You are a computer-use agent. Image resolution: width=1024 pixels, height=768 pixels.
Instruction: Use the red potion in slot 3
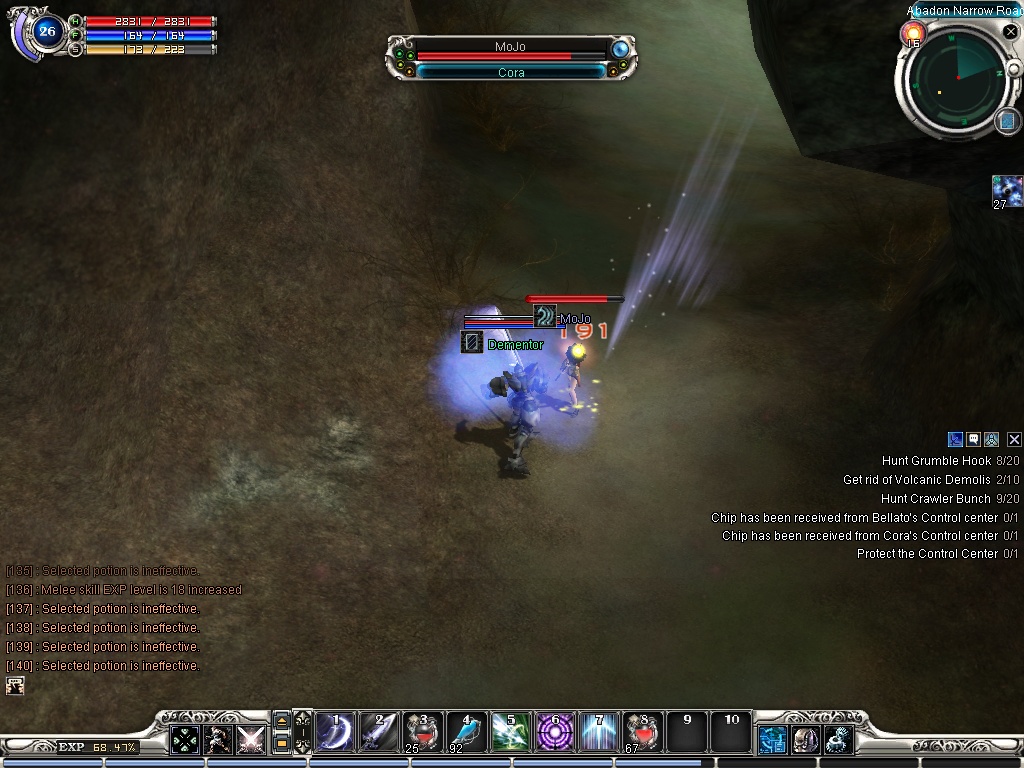tap(424, 732)
